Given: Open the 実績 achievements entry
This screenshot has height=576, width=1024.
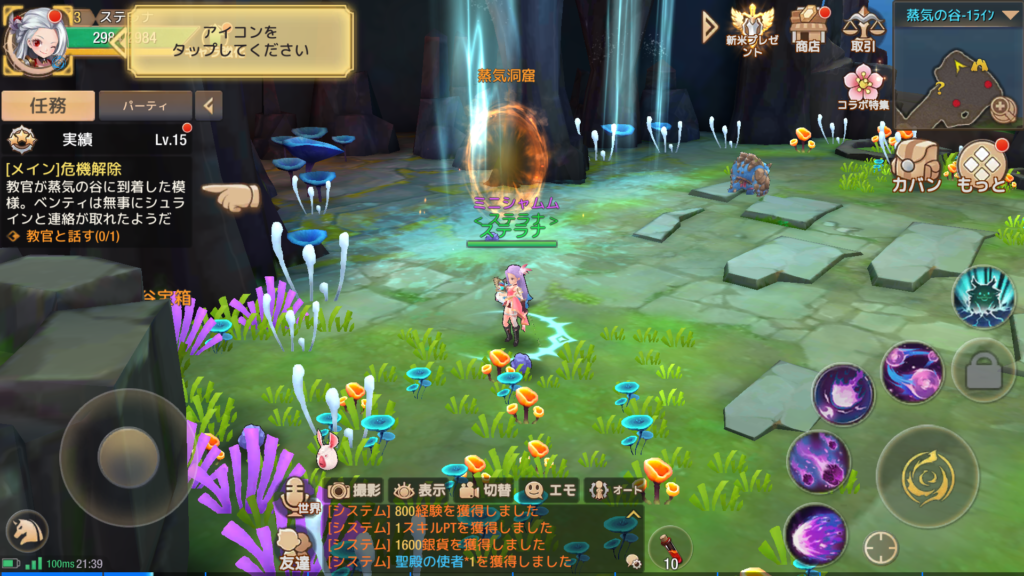Looking at the screenshot, I should click(x=95, y=139).
